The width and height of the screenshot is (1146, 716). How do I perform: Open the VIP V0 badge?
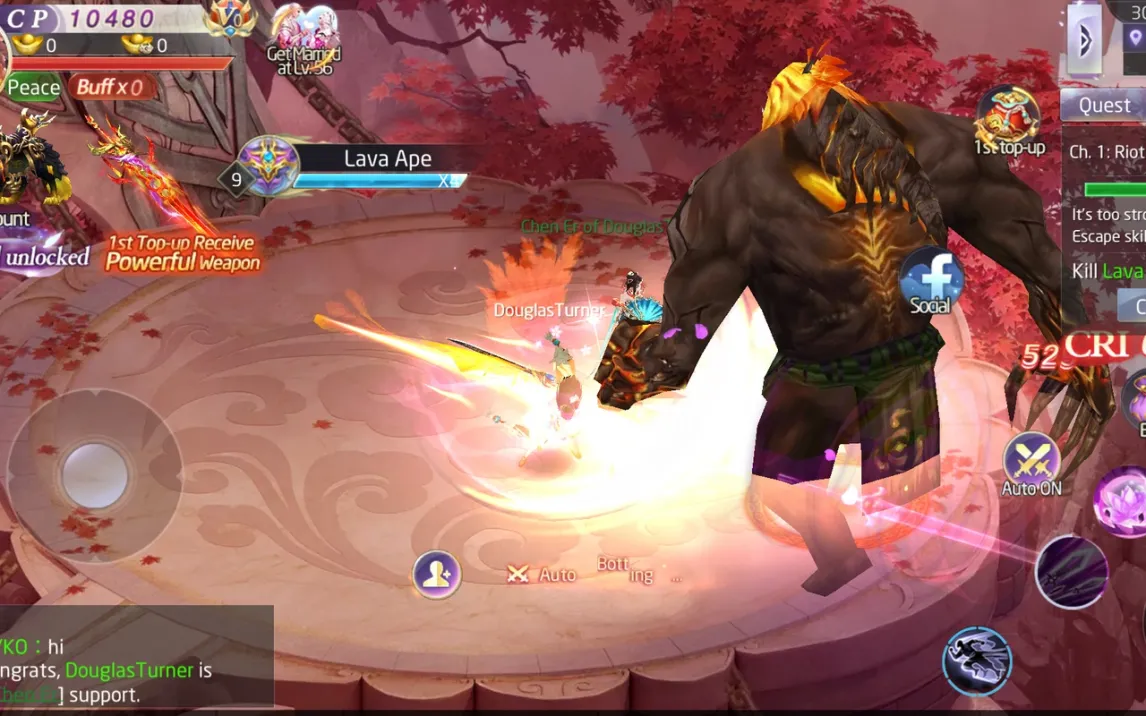coord(230,17)
